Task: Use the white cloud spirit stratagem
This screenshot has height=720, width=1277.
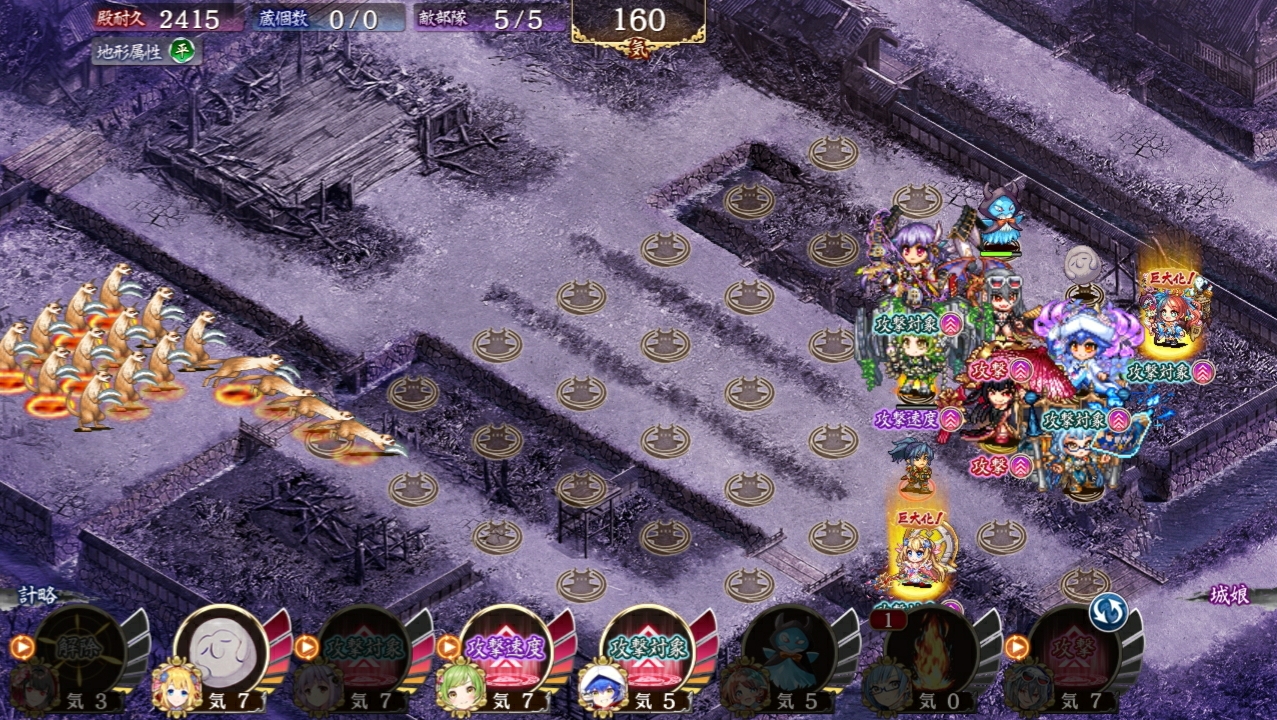Action: coord(221,650)
